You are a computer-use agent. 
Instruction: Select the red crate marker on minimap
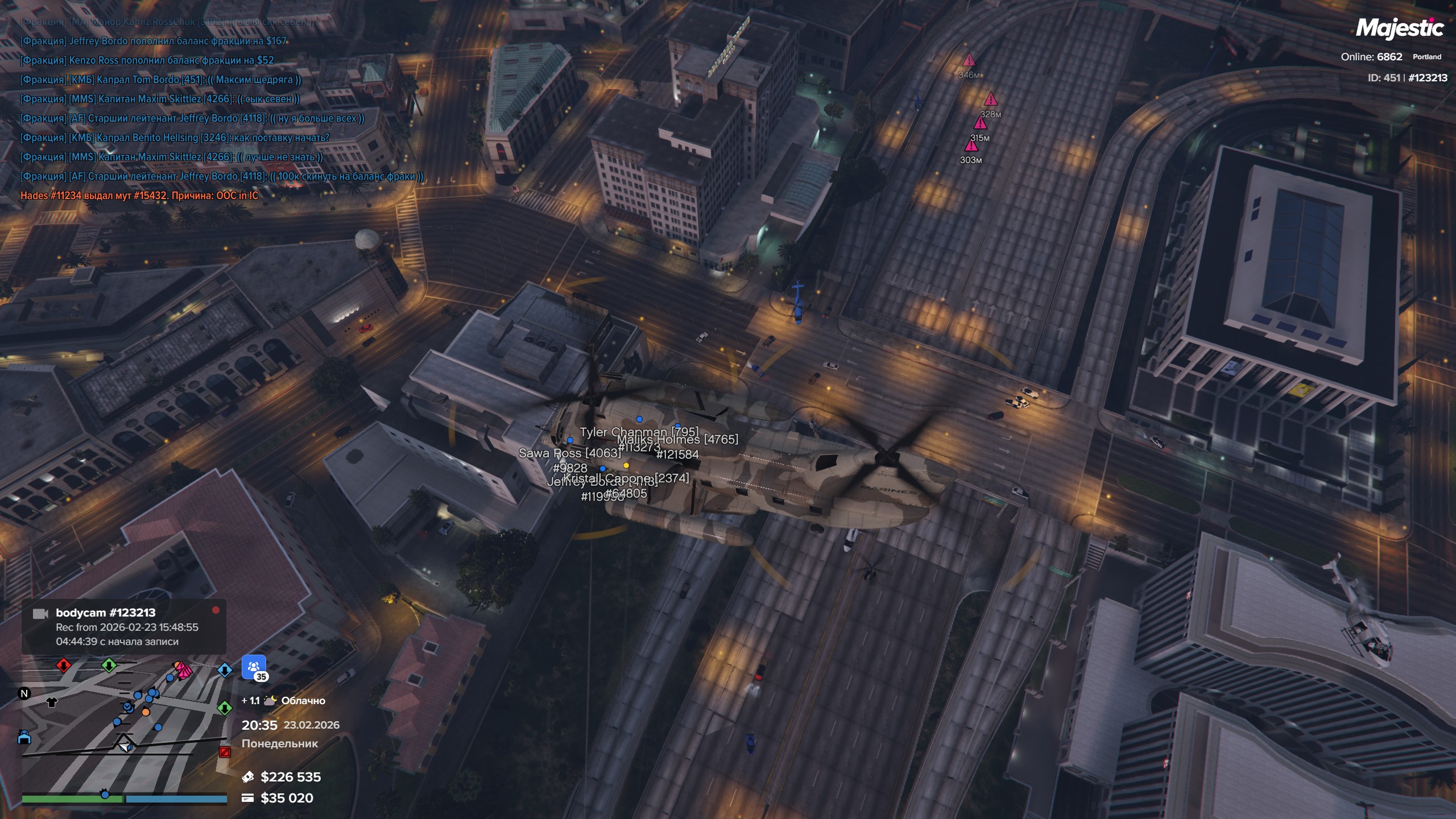click(225, 752)
